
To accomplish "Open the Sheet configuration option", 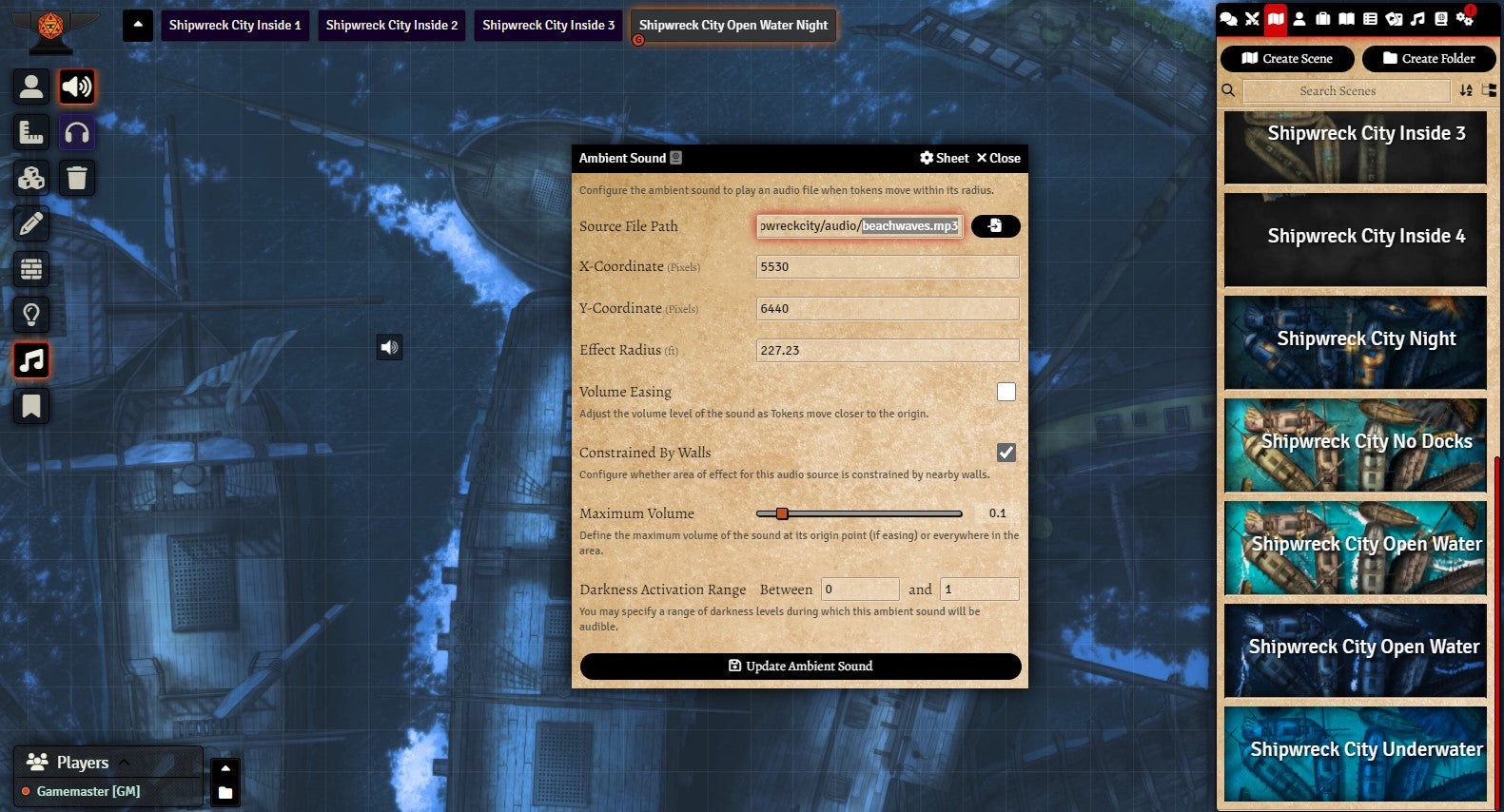I will tap(944, 159).
